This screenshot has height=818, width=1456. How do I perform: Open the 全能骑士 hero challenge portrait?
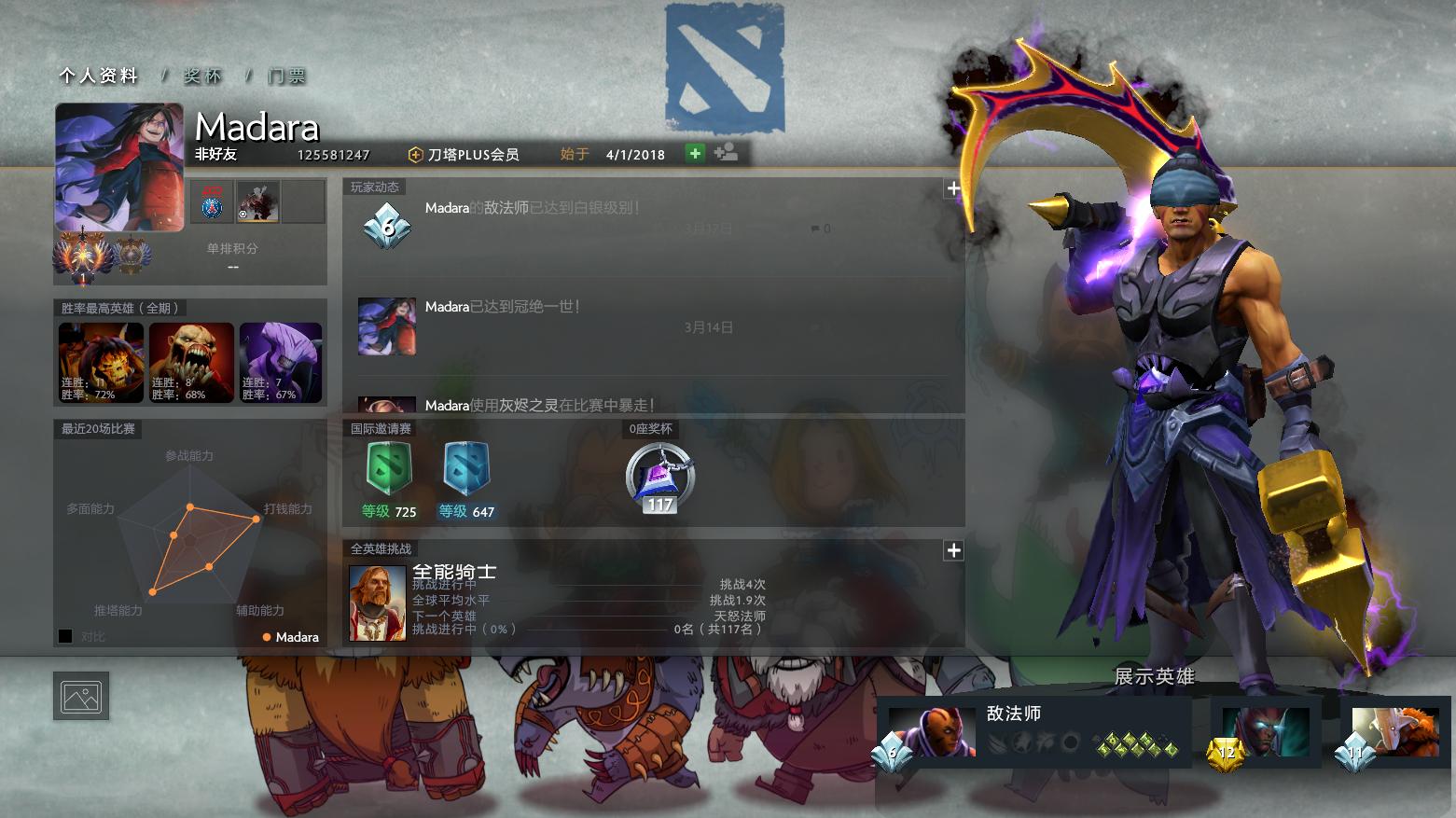pos(377,603)
